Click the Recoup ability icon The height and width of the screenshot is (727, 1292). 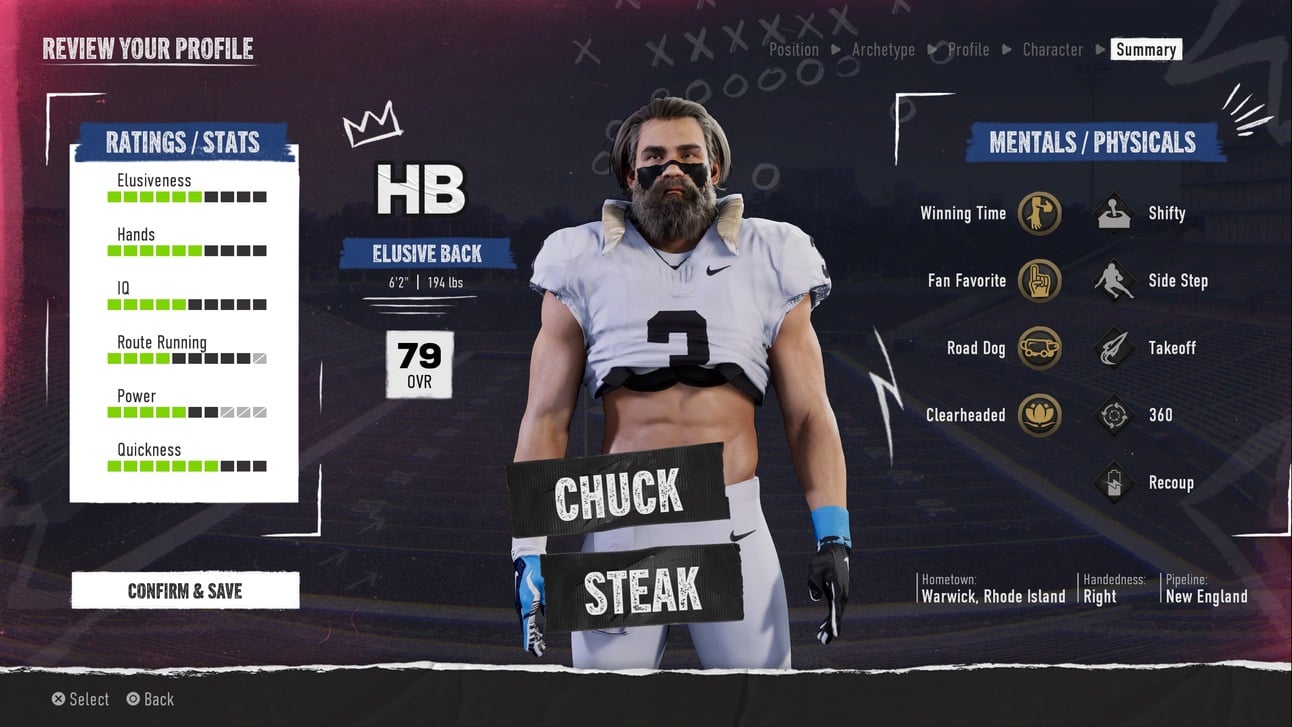coord(1112,481)
